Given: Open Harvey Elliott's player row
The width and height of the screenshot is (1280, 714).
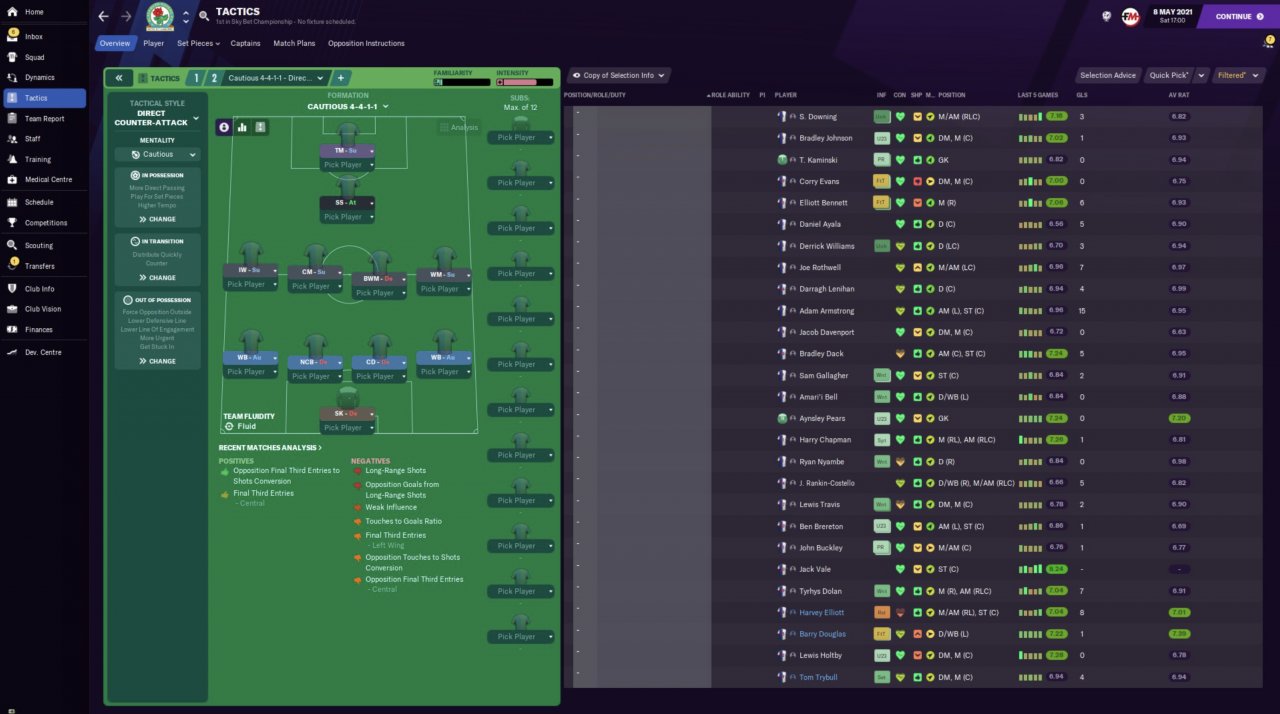Looking at the screenshot, I should (821, 612).
